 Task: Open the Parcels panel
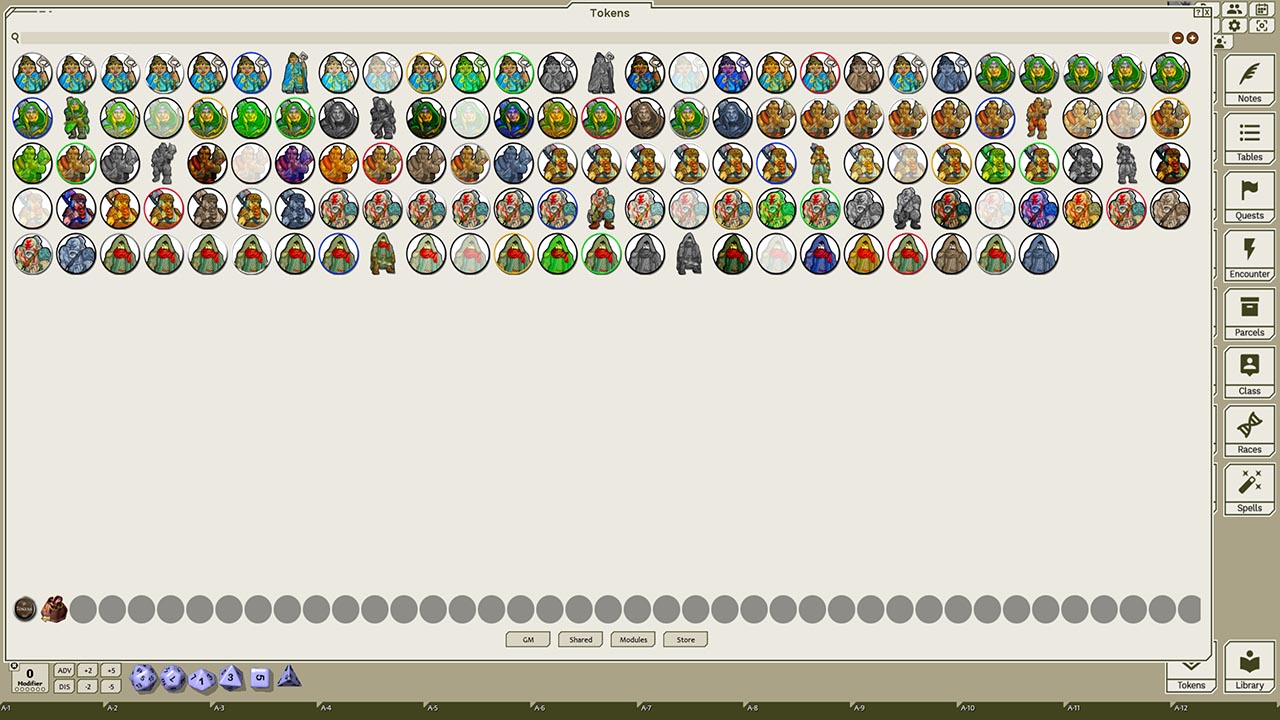pos(1248,316)
